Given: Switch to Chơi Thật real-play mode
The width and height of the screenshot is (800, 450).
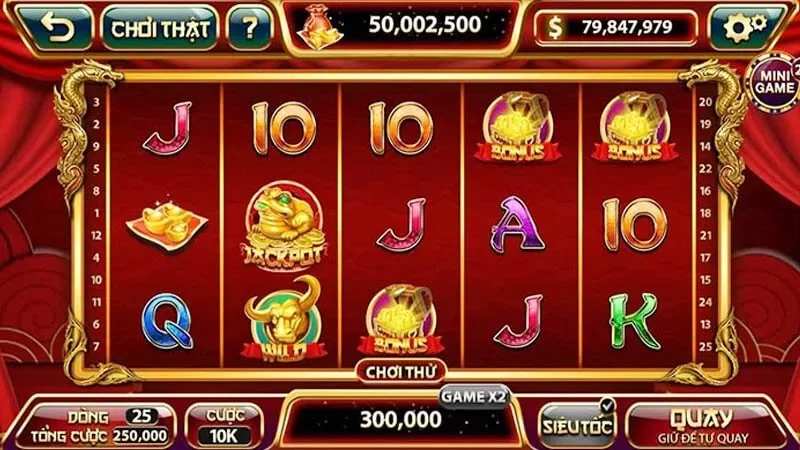Looking at the screenshot, I should (160, 27).
